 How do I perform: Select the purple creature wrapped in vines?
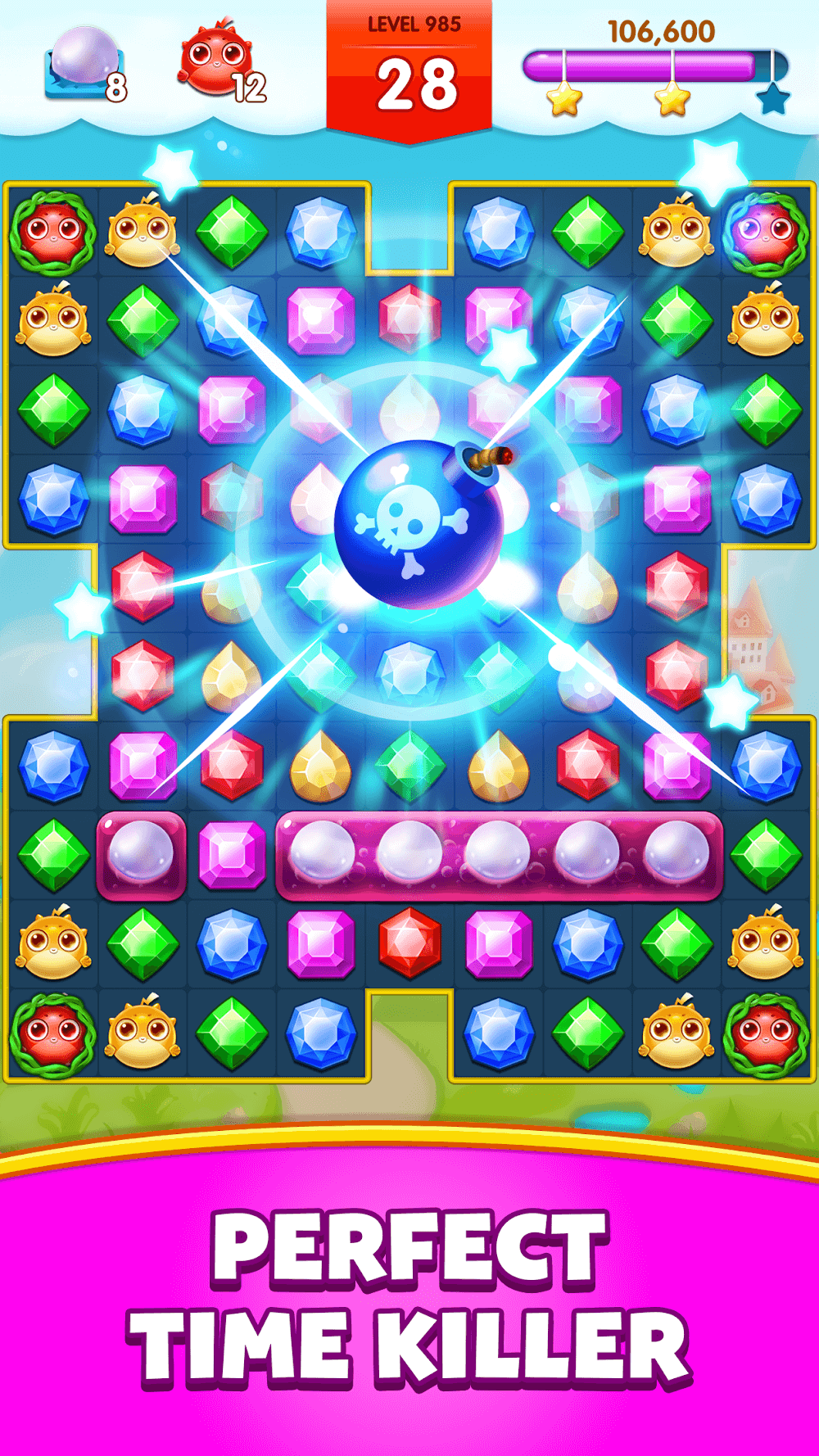767,232
